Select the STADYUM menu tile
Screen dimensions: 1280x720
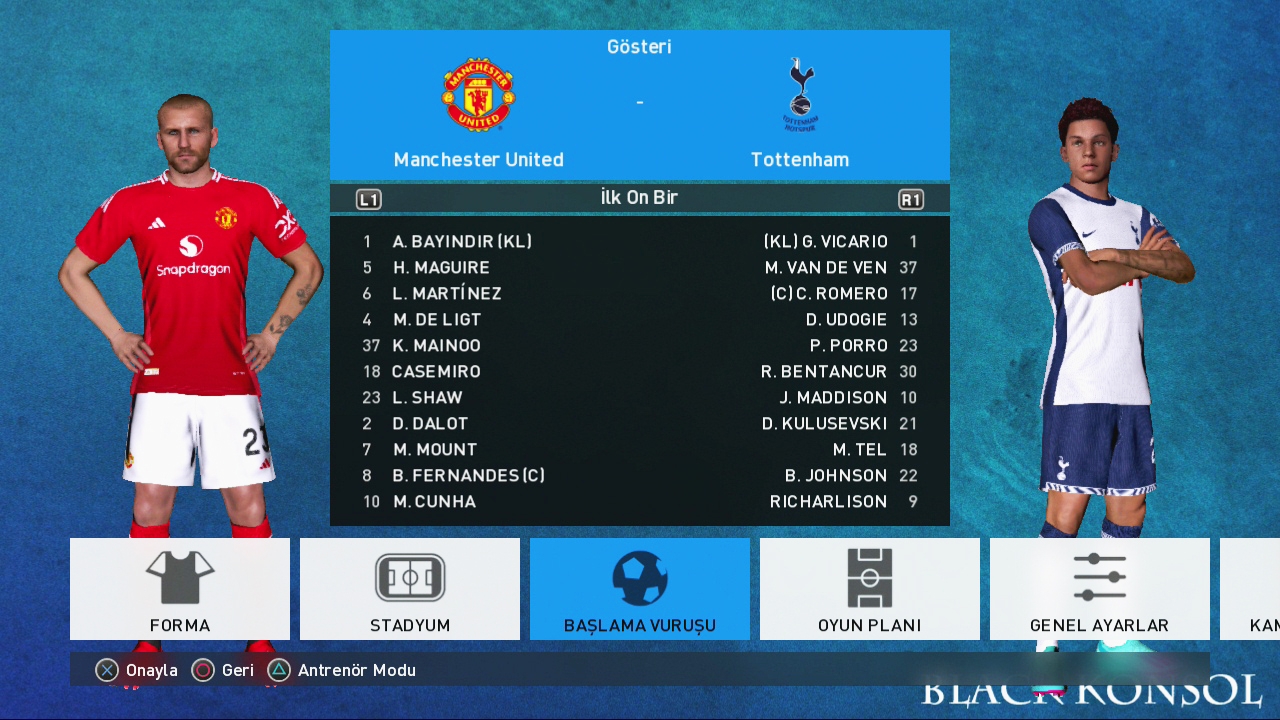[410, 589]
